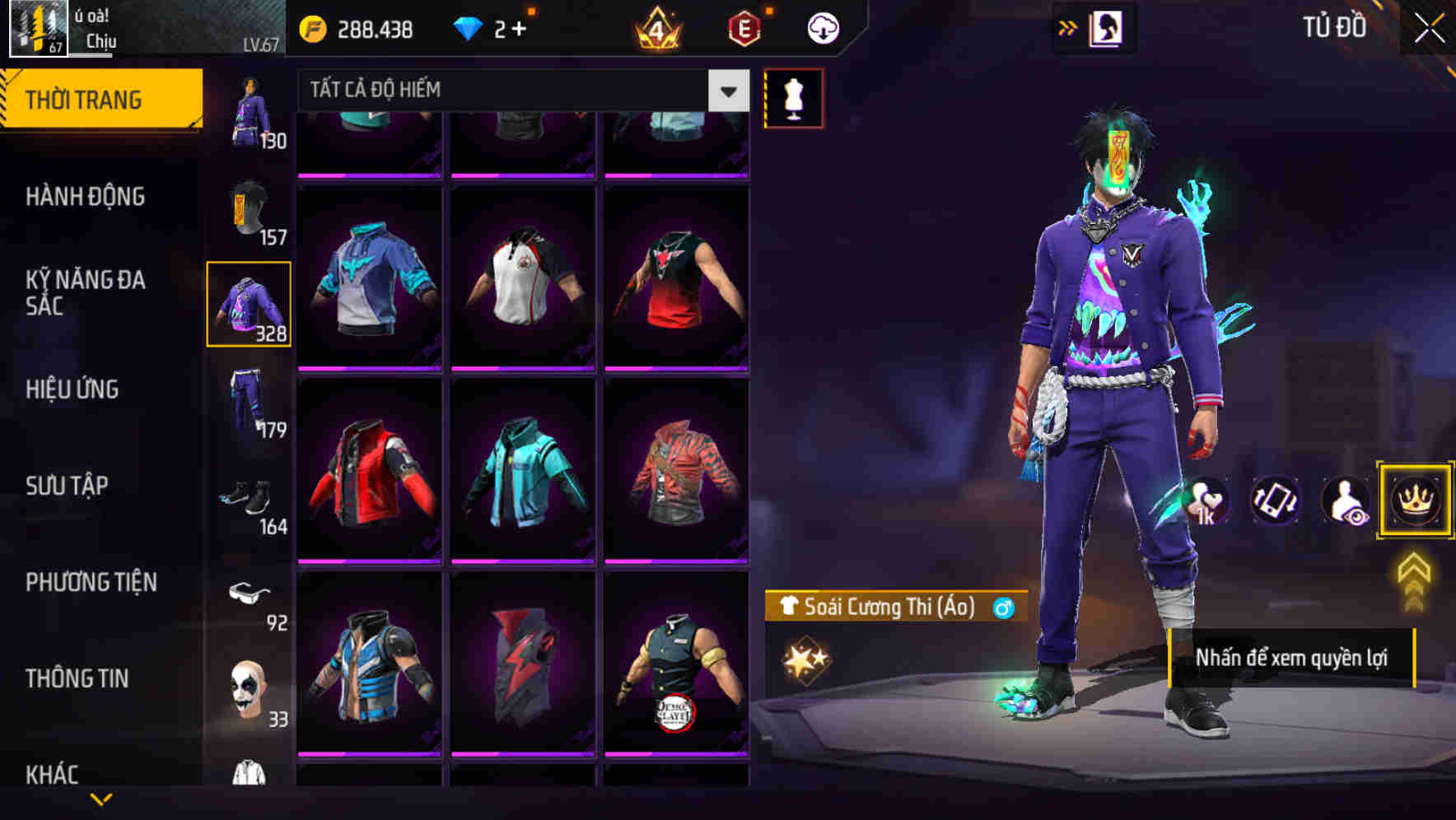Open the mannequin outfit preset icon
This screenshot has height=820, width=1456.
click(x=792, y=97)
